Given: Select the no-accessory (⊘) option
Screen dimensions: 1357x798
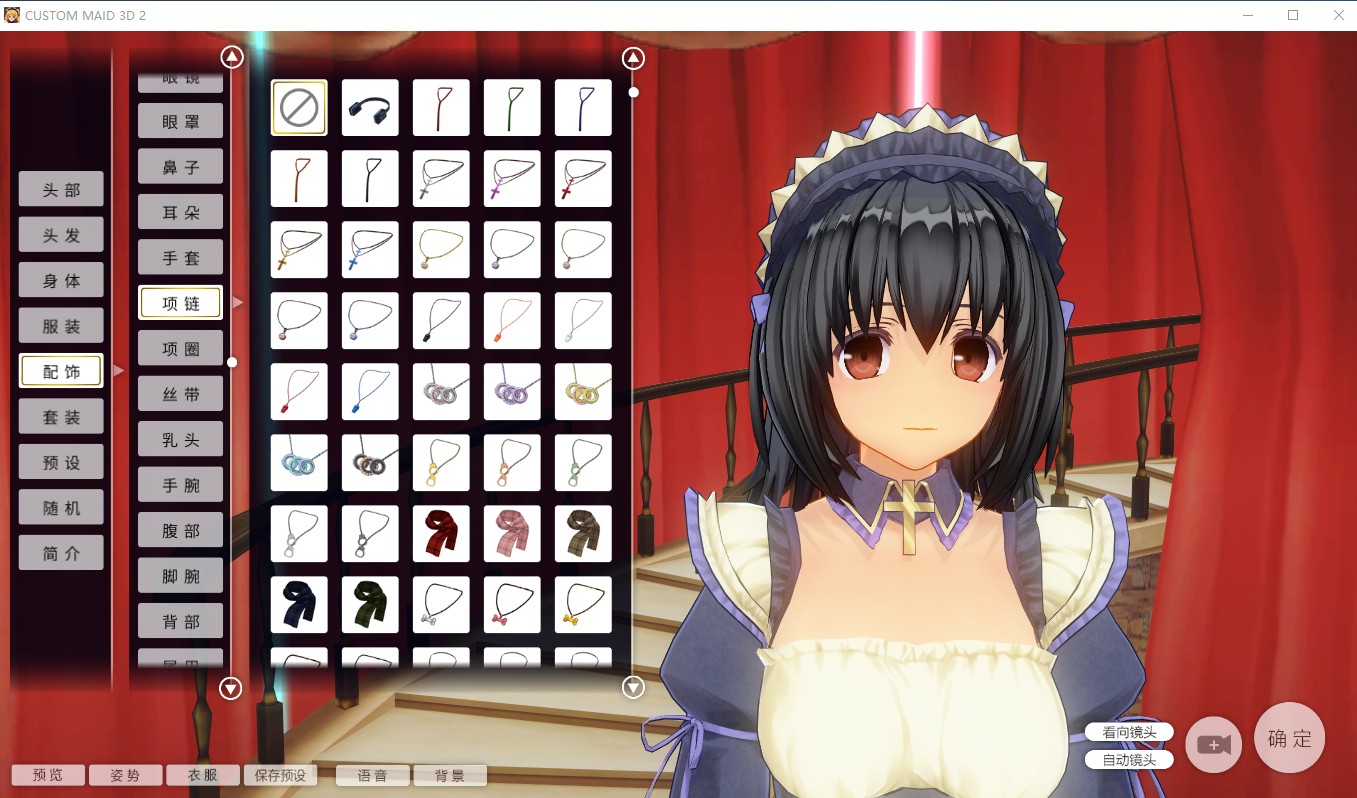Looking at the screenshot, I should tap(298, 107).
